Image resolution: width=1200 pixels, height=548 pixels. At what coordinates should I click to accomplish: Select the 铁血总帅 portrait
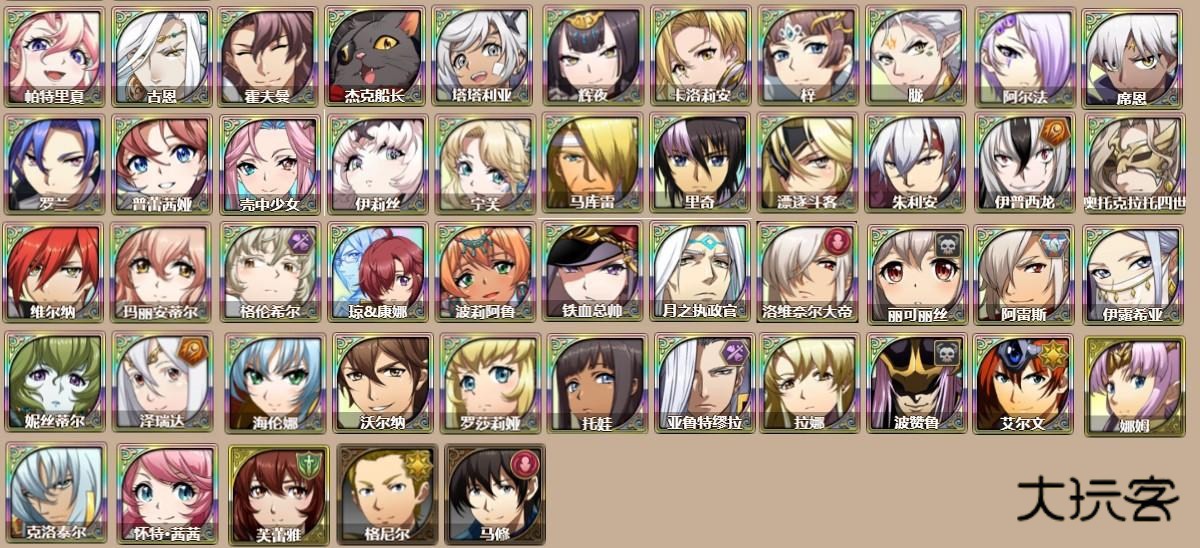[x=593, y=272]
